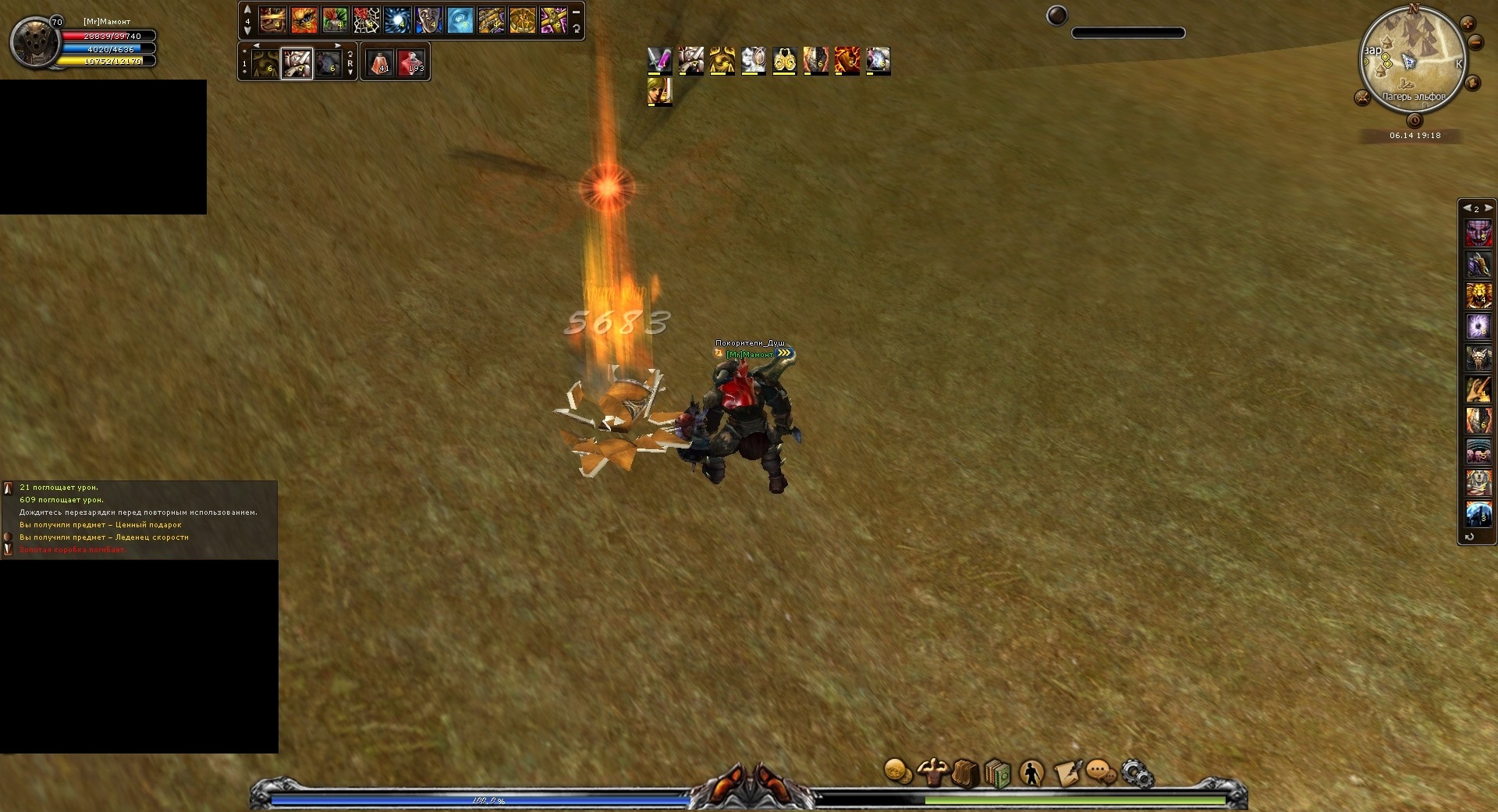Open the scroll and quill quest log

coord(1067,773)
